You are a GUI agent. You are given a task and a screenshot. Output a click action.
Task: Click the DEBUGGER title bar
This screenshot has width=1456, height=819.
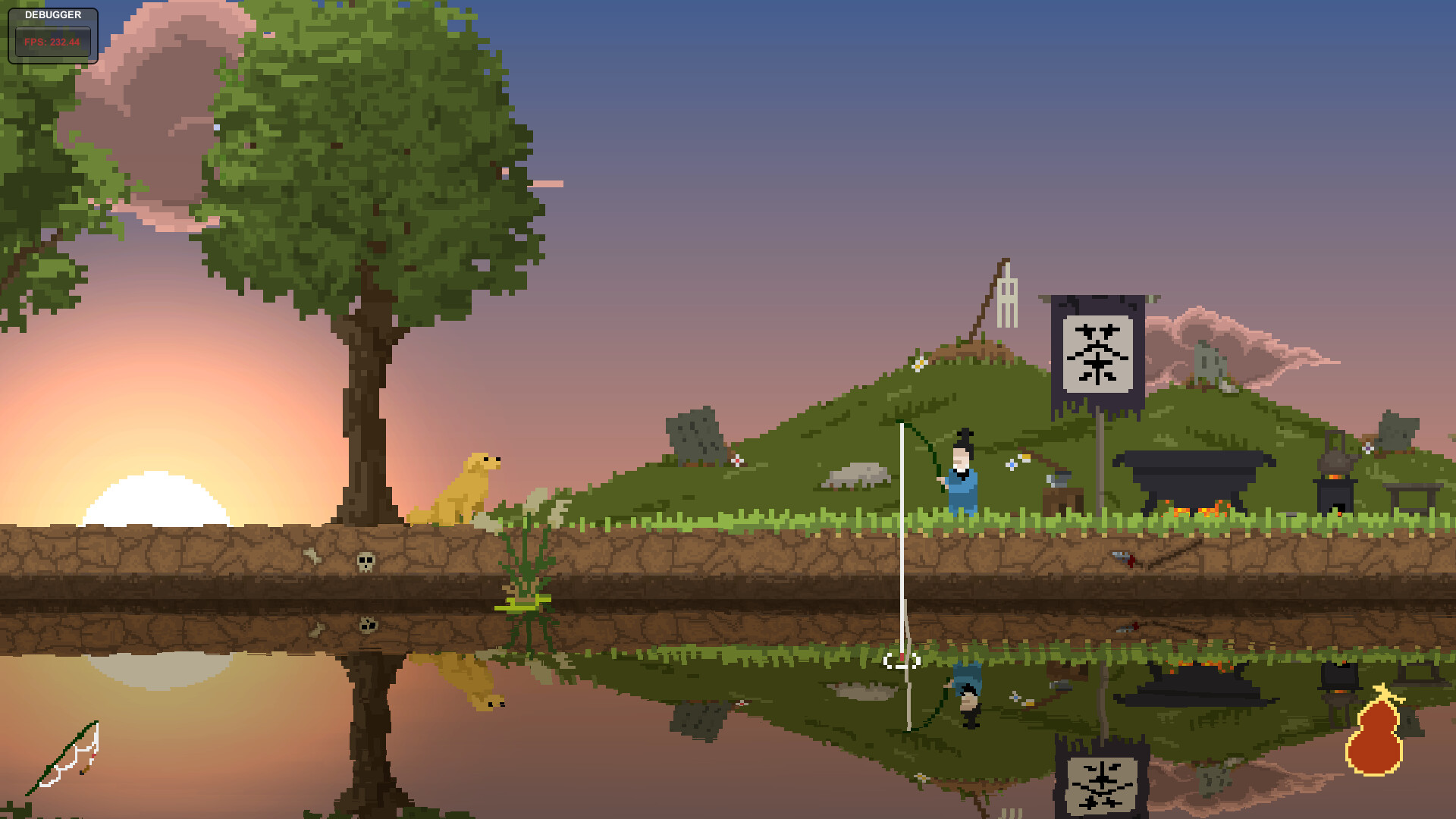(53, 15)
